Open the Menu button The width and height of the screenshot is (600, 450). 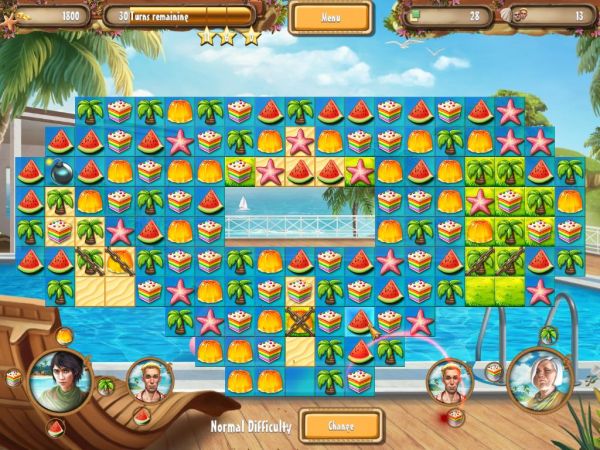click(331, 17)
